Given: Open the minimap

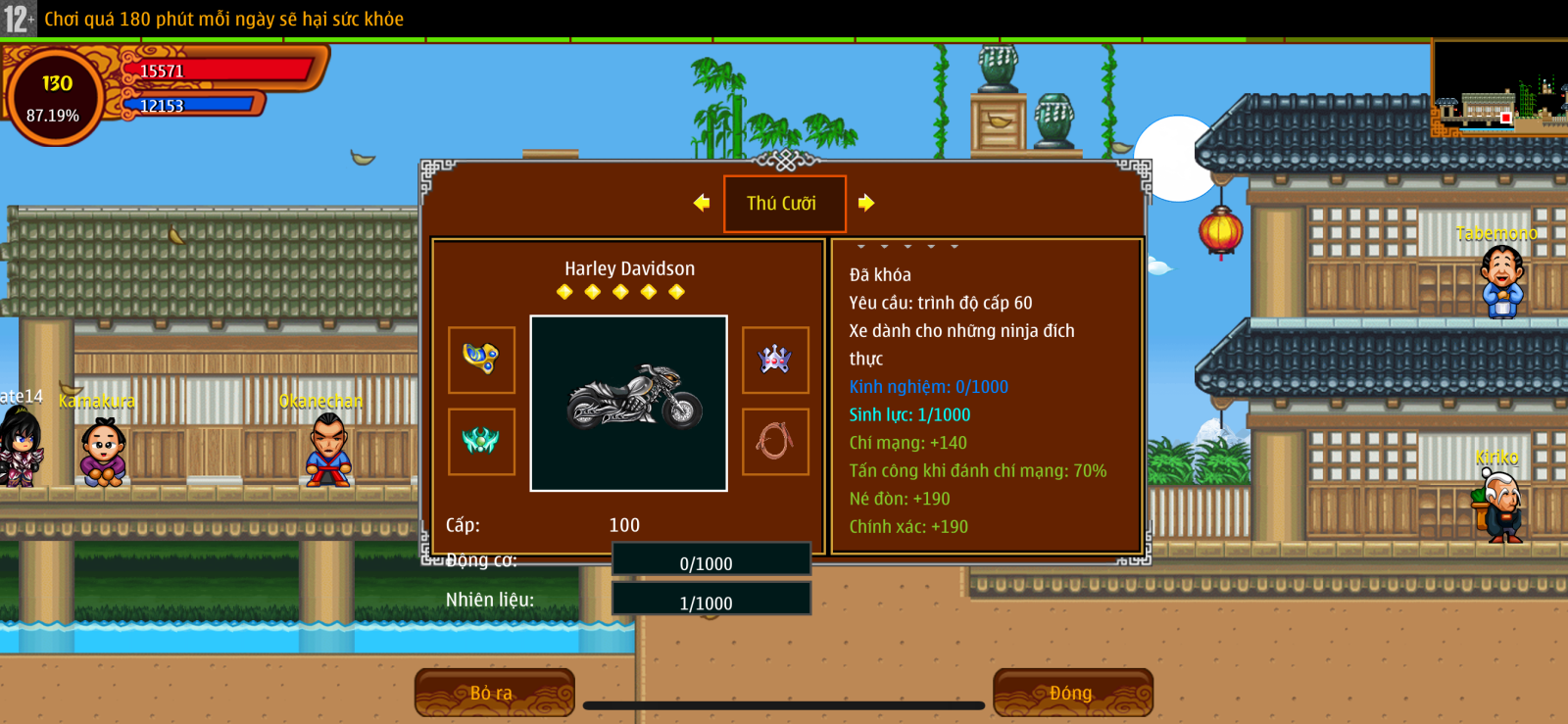Looking at the screenshot, I should [x=1499, y=88].
